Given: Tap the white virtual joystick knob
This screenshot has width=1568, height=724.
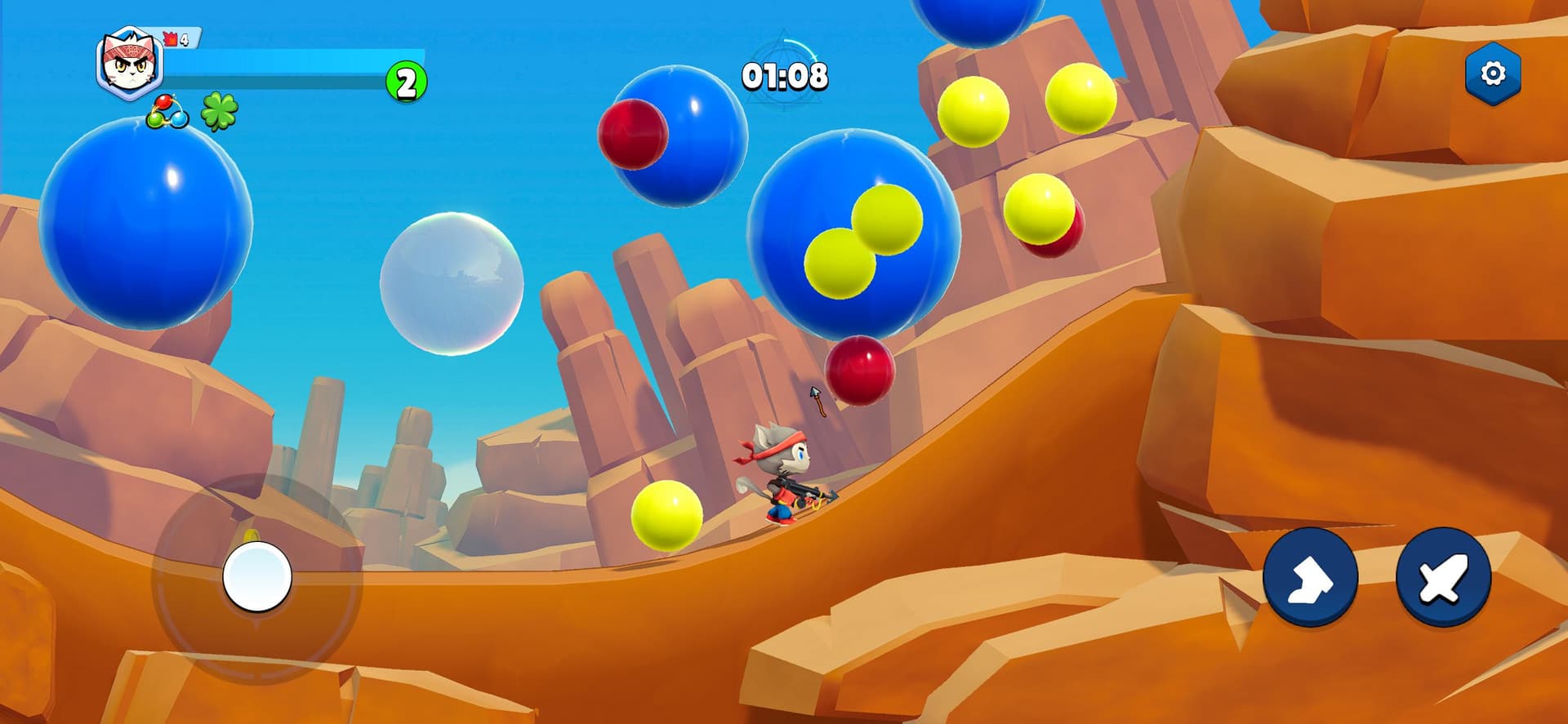Looking at the screenshot, I should (x=257, y=576).
